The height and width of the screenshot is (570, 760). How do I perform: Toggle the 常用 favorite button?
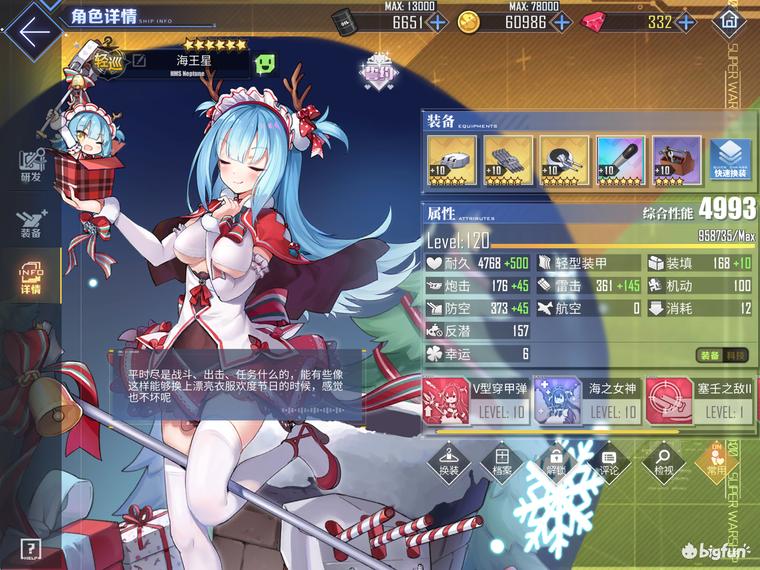716,461
